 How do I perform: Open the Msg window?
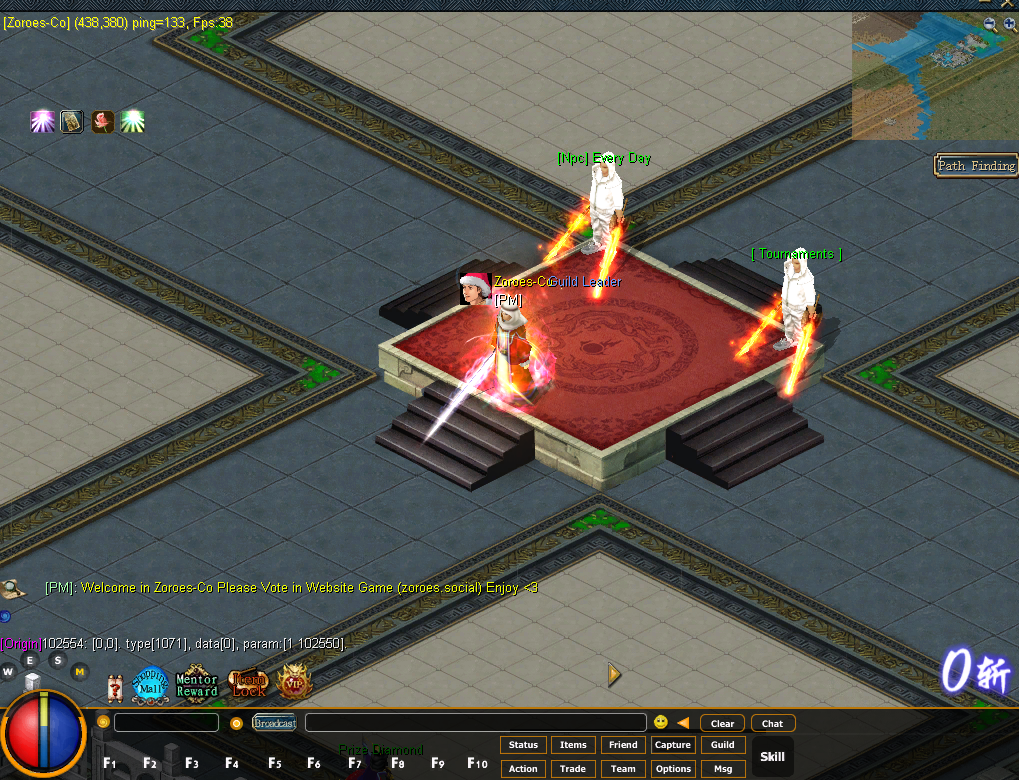coord(723,769)
